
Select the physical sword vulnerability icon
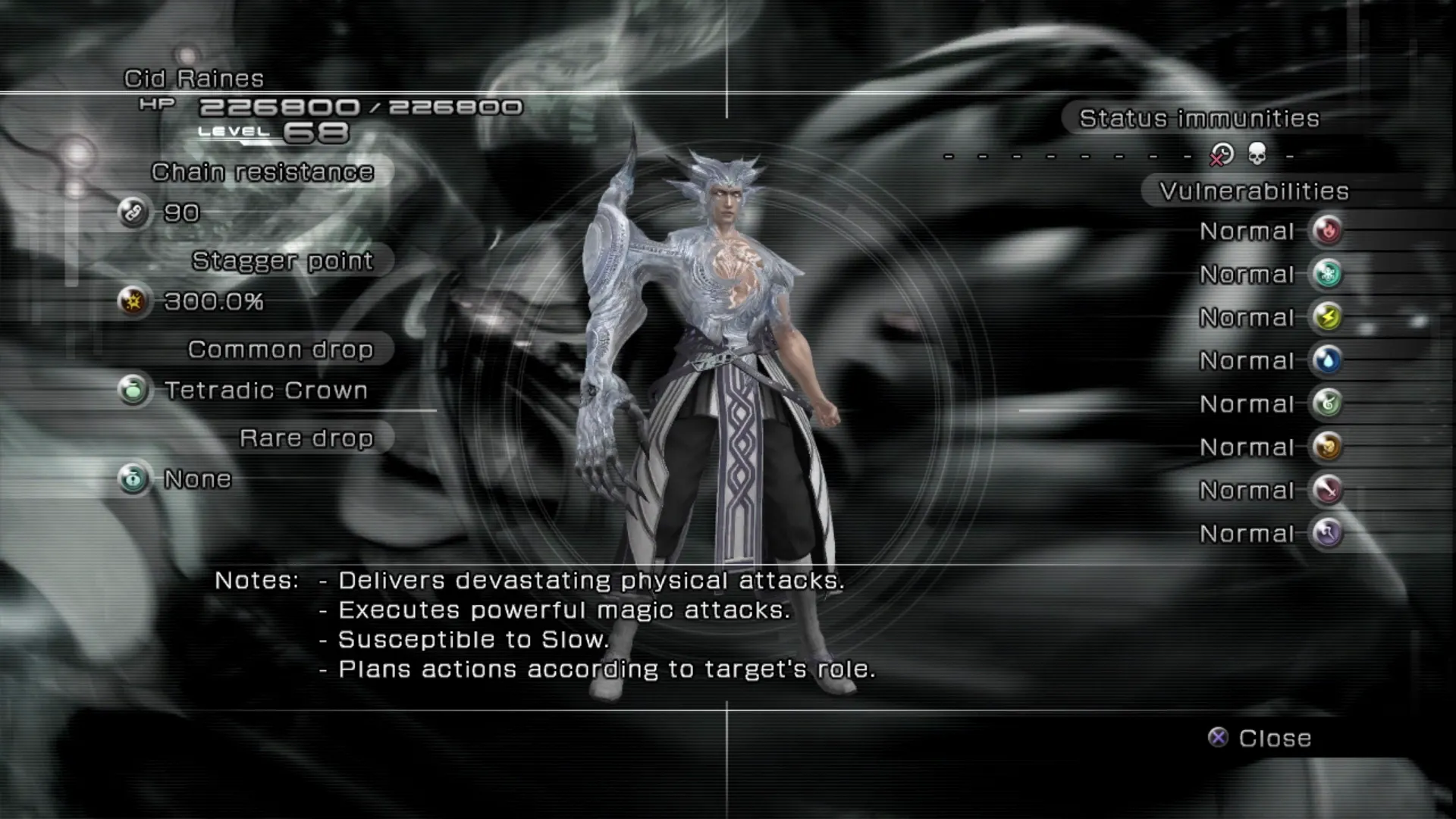coord(1327,490)
